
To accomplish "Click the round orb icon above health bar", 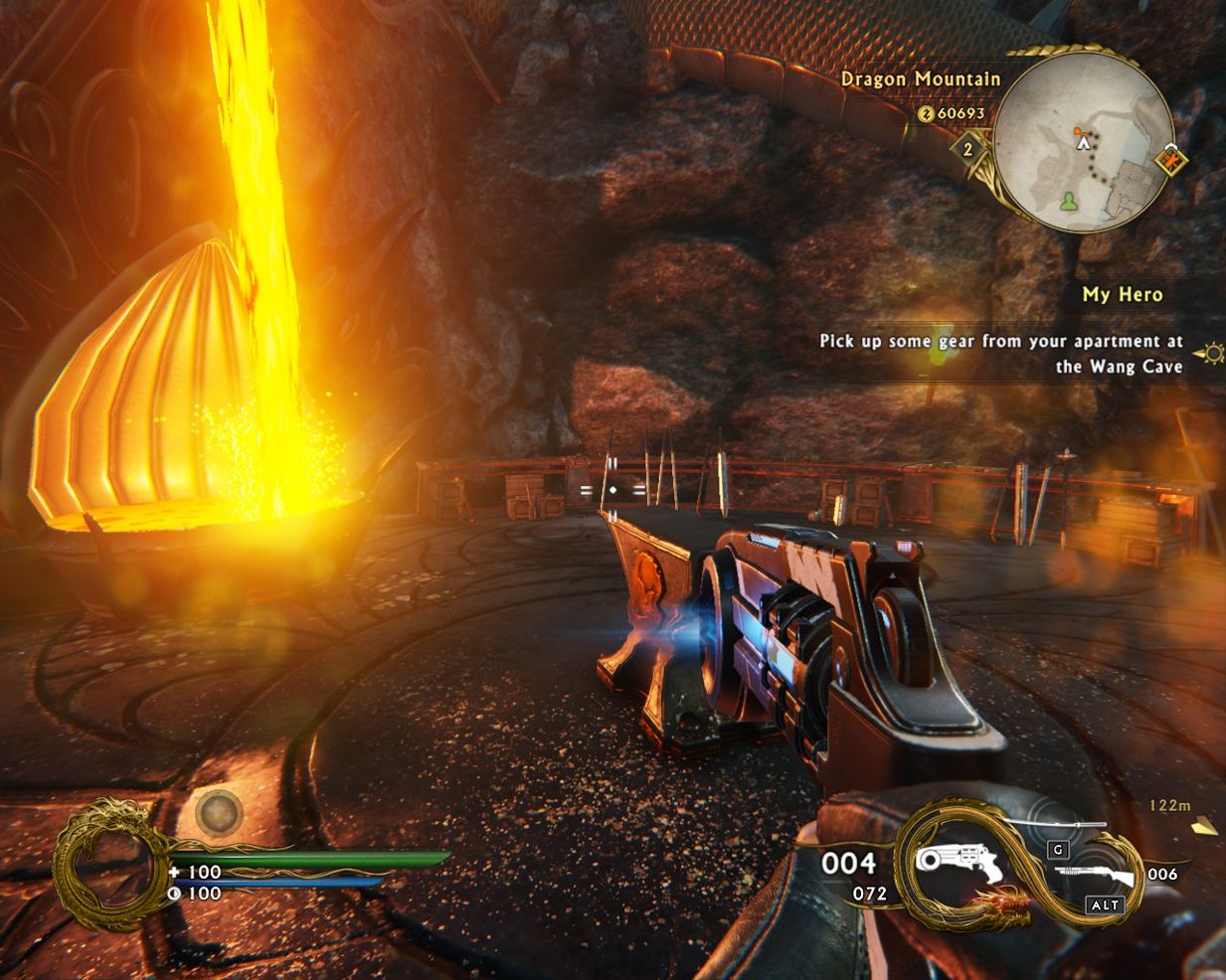I will tap(218, 812).
